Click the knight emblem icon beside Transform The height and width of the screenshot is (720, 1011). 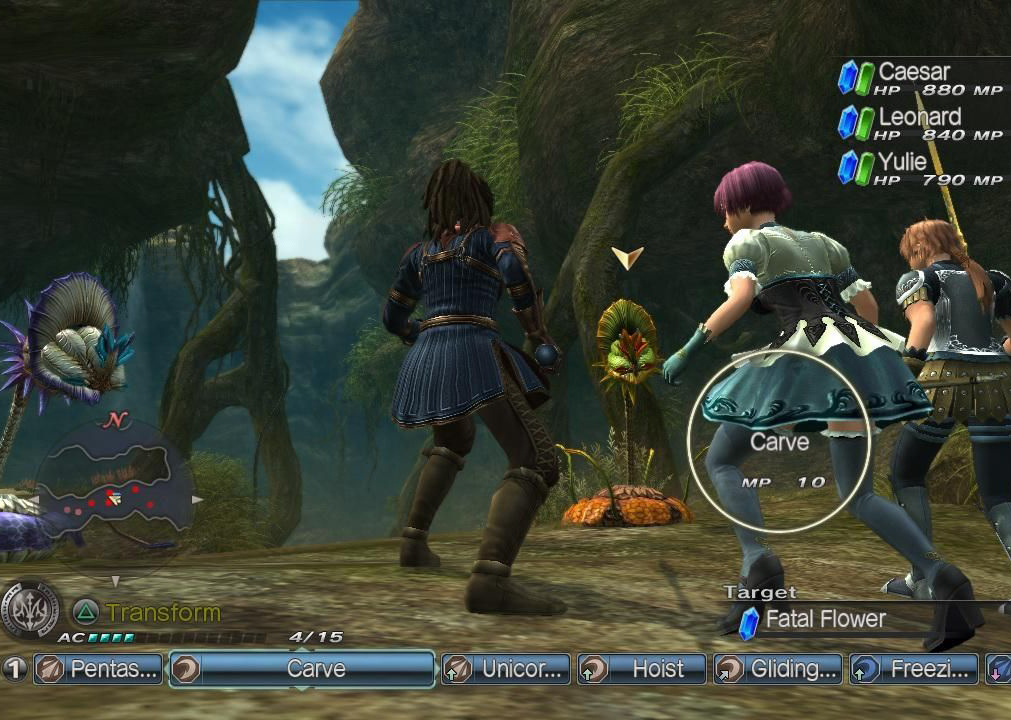click(31, 610)
